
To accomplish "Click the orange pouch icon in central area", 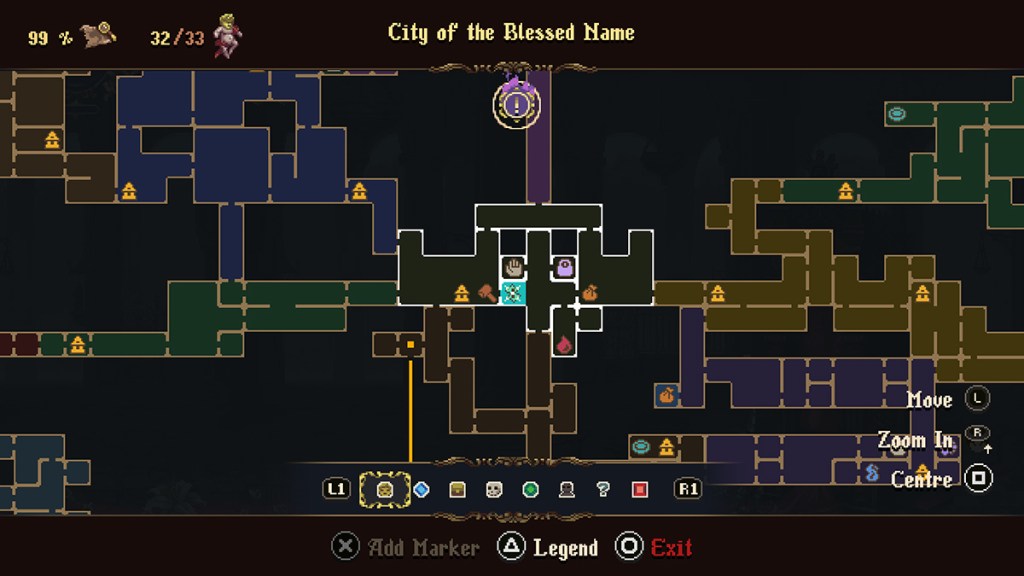I will pos(590,293).
